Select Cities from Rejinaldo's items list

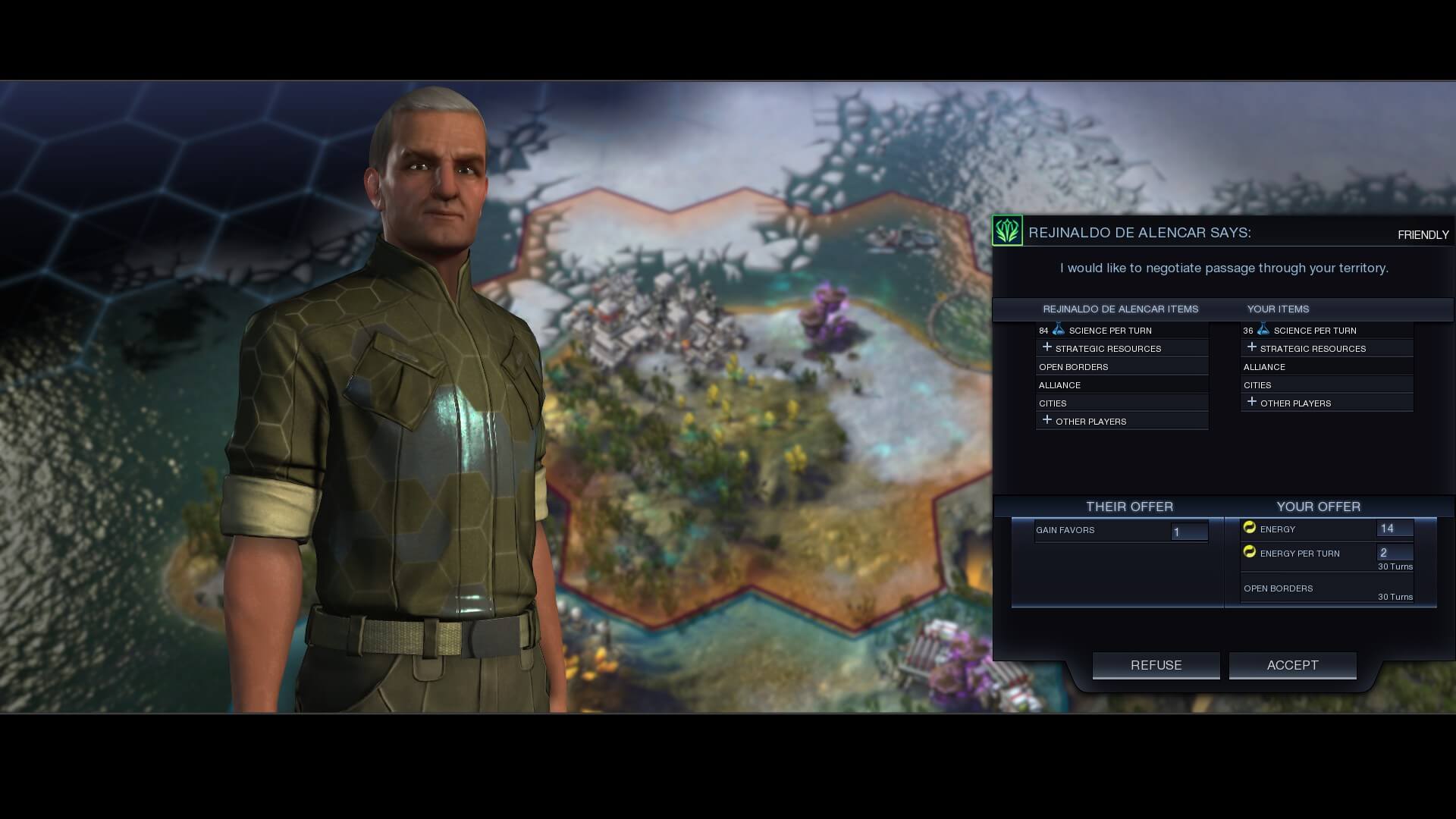click(x=1053, y=403)
